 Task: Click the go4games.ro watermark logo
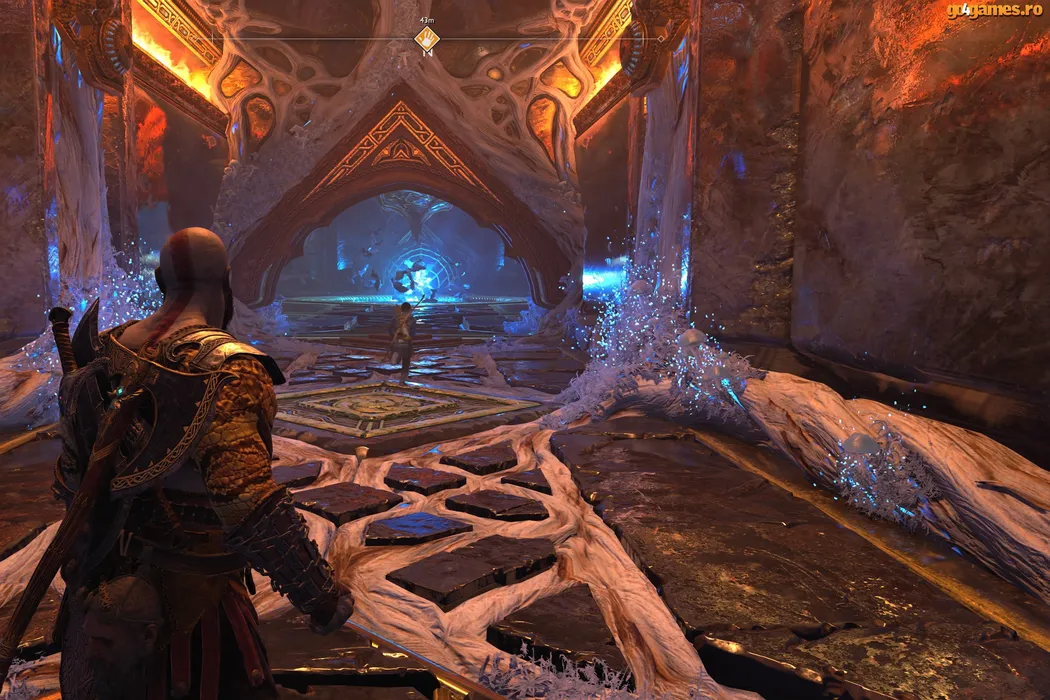pyautogui.click(x=992, y=11)
